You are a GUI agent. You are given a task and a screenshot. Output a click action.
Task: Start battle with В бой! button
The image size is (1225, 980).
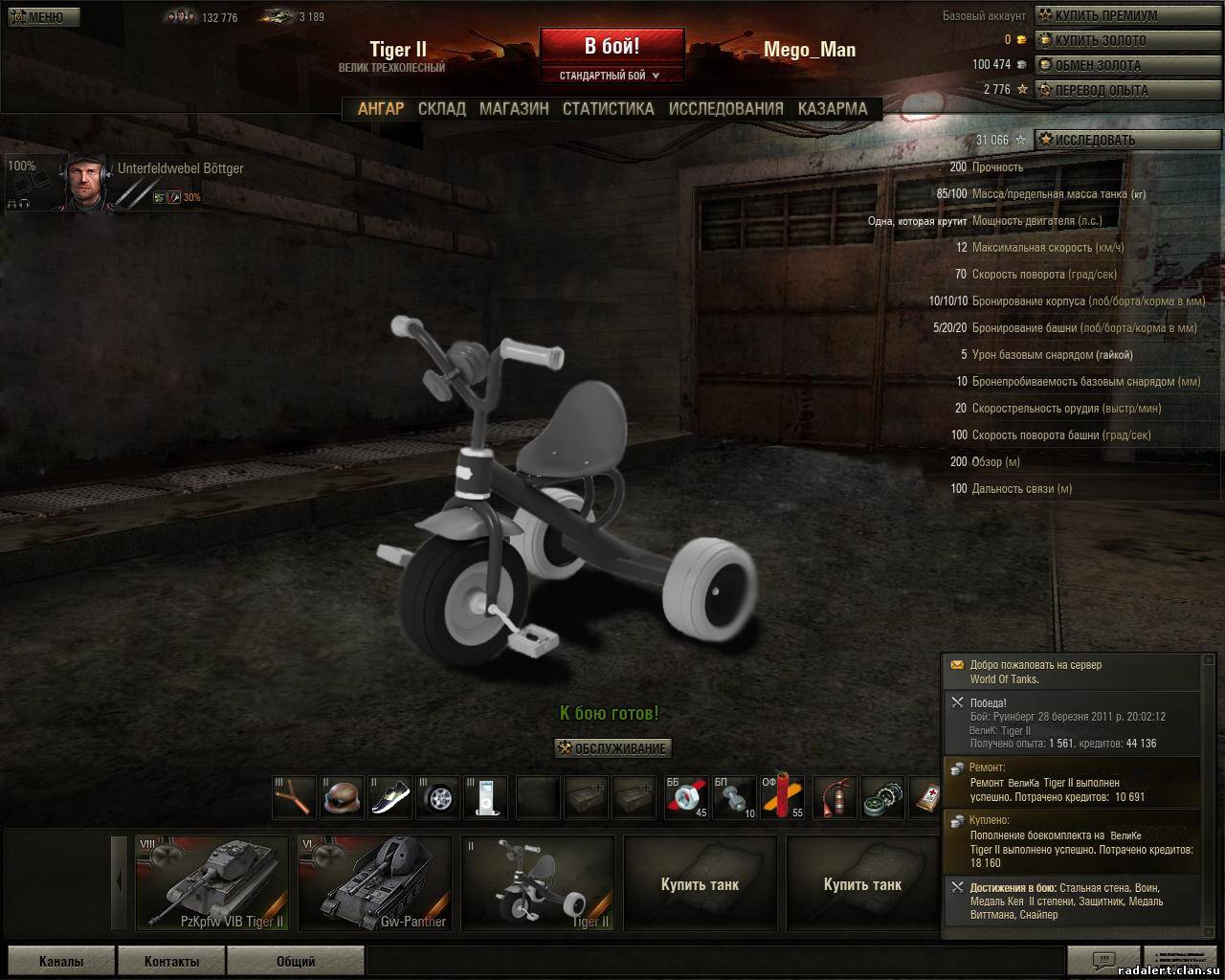612,46
